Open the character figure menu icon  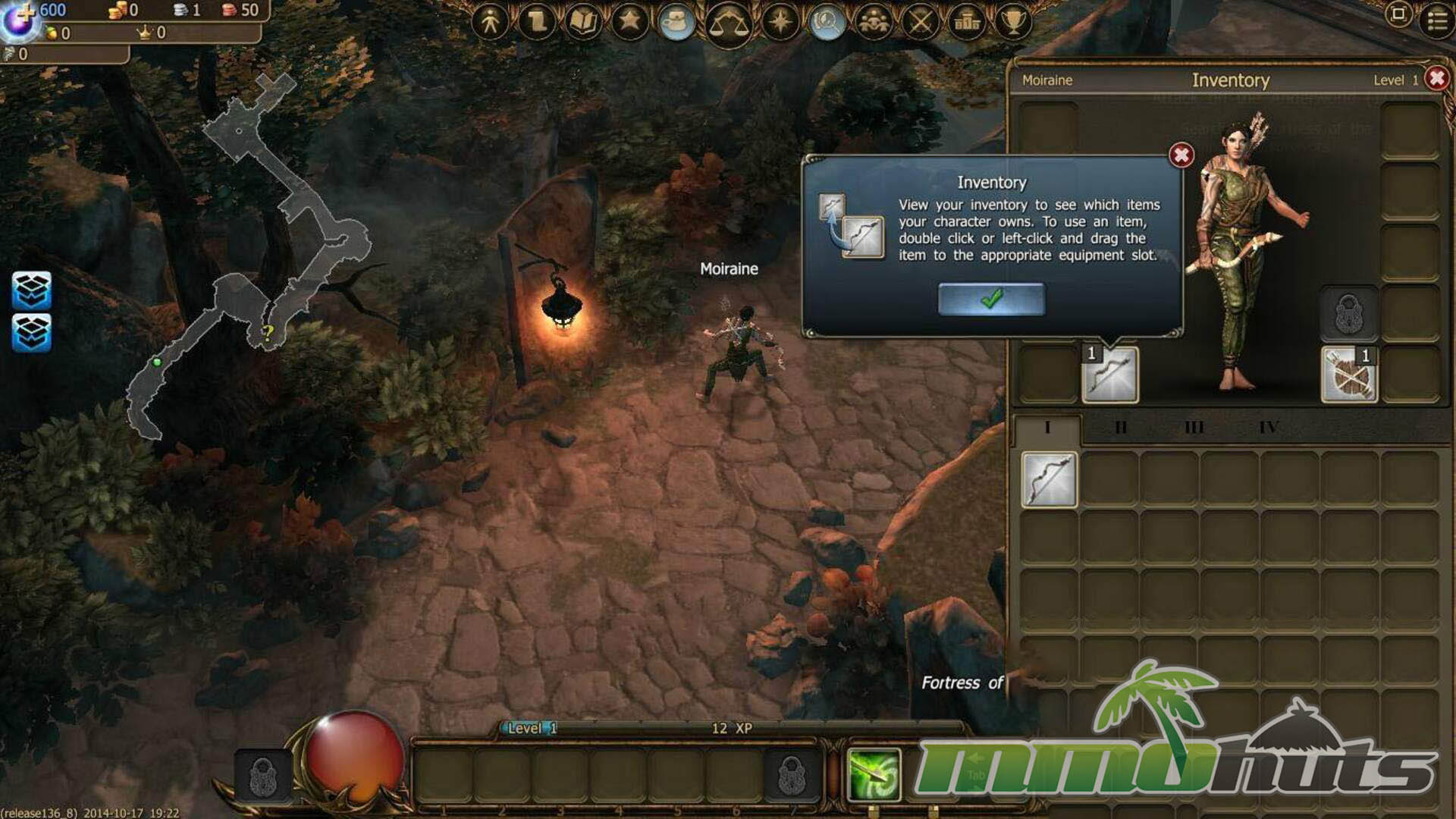coord(490,21)
